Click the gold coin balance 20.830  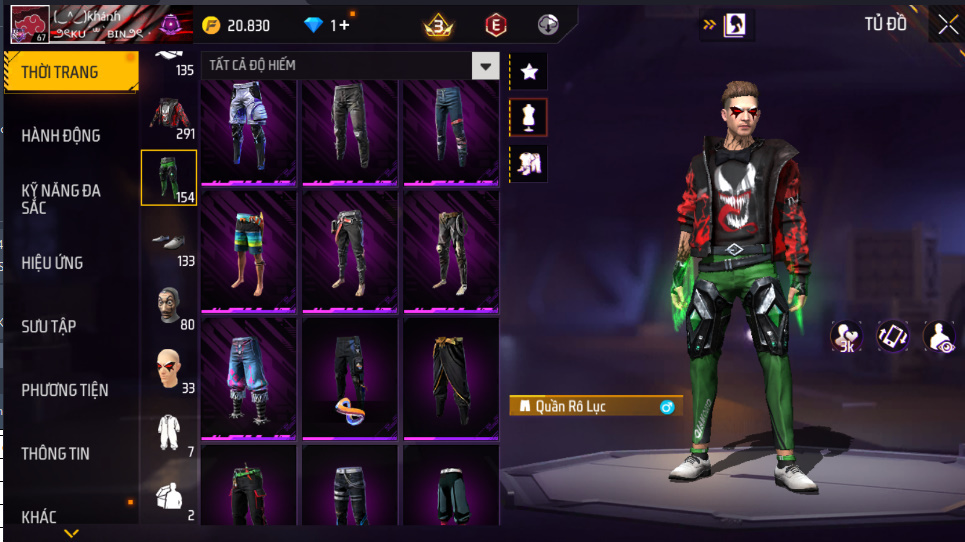coord(236,25)
